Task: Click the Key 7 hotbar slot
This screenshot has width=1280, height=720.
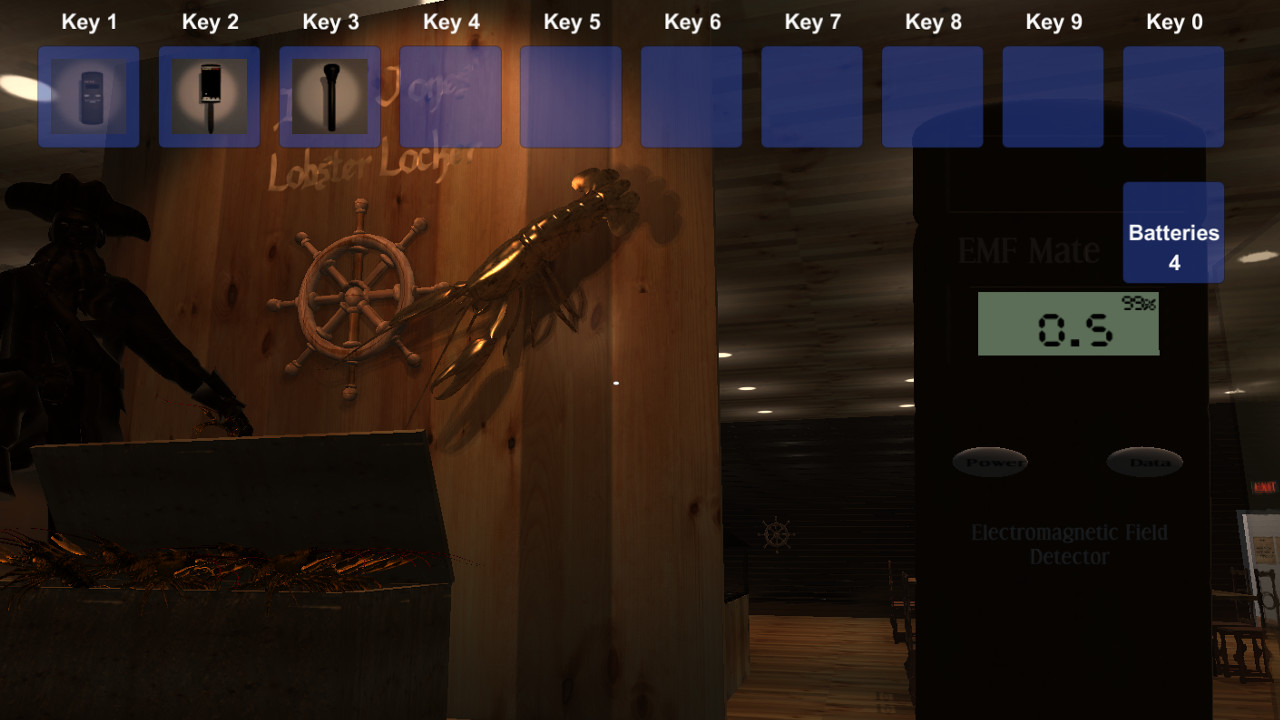Action: pyautogui.click(x=812, y=95)
